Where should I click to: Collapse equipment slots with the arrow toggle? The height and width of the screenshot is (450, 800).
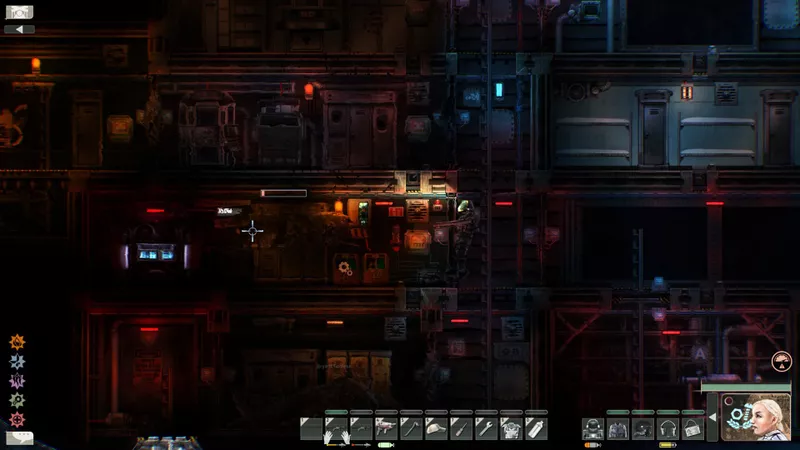[711, 416]
